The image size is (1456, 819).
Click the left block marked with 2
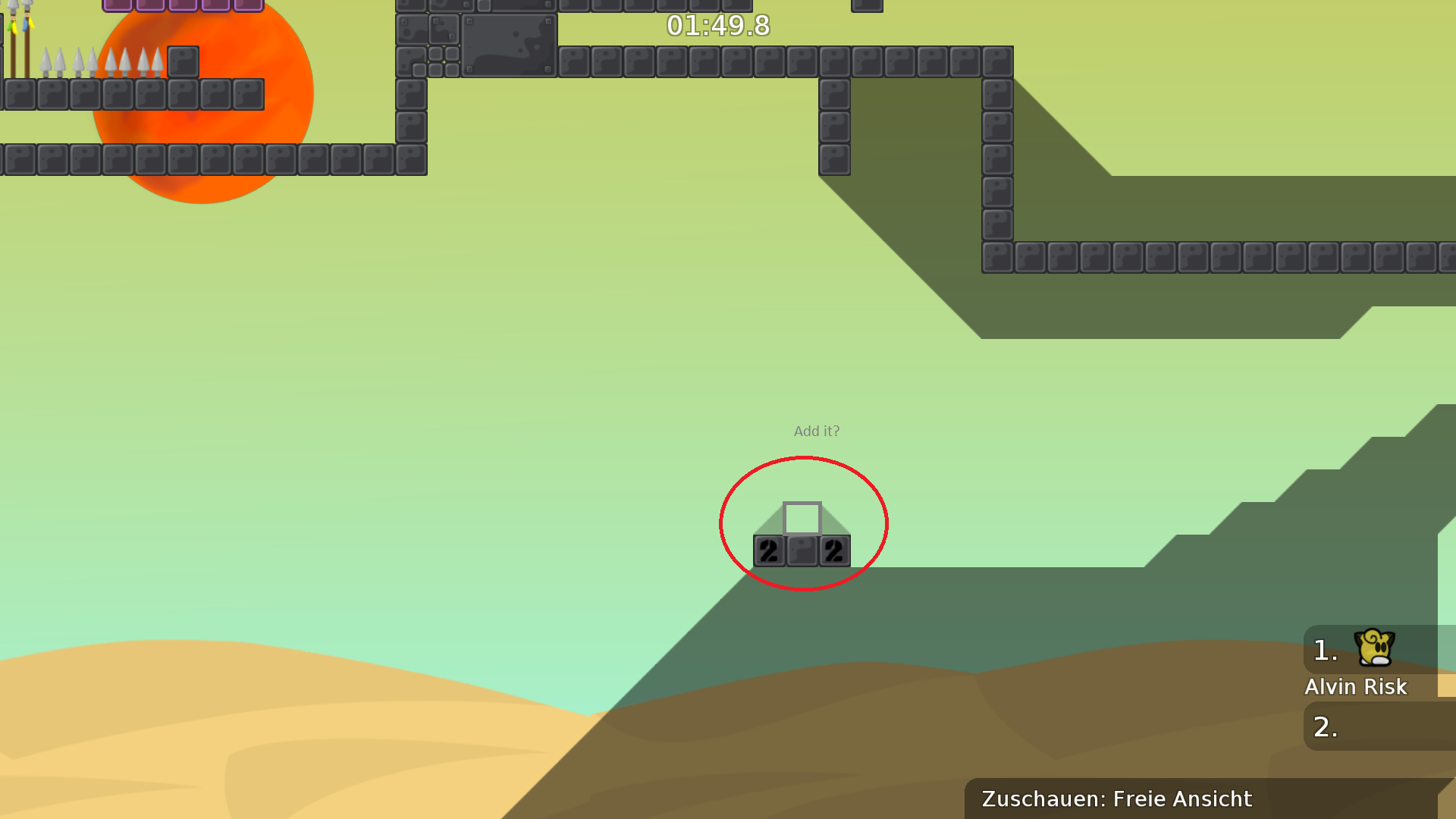[x=768, y=551]
